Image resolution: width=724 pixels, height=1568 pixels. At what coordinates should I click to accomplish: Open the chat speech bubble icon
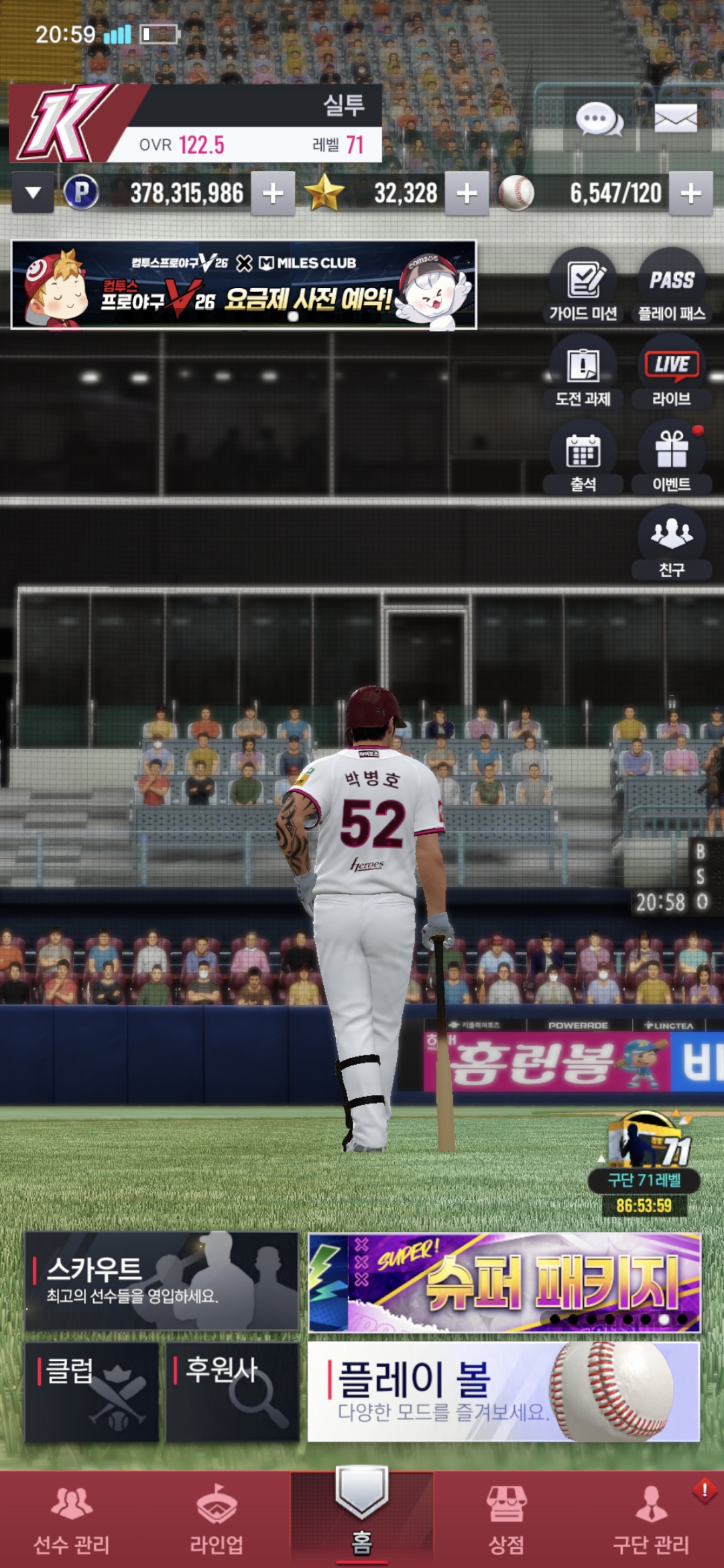599,120
